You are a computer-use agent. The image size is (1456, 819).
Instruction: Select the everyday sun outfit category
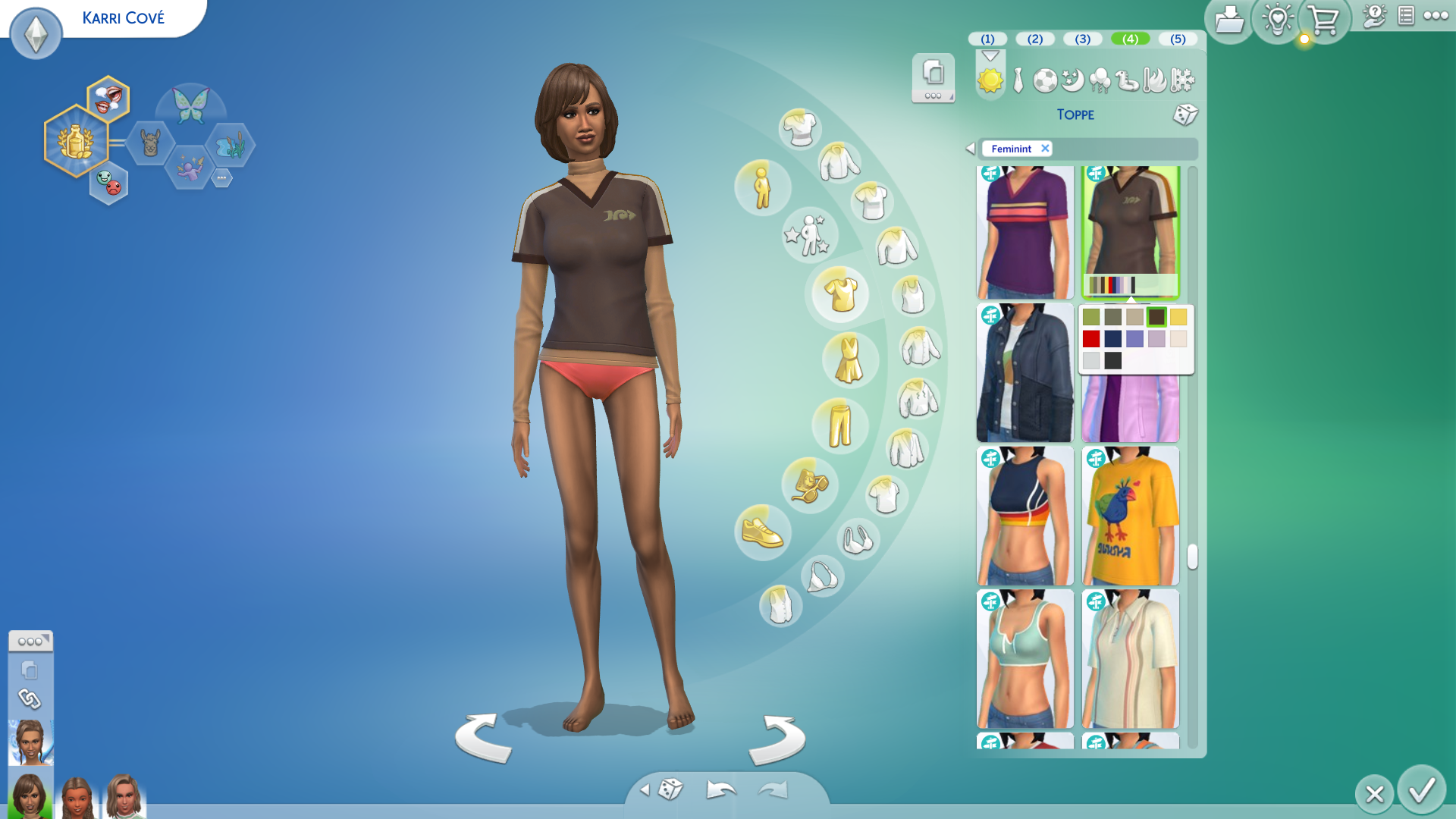[990, 80]
